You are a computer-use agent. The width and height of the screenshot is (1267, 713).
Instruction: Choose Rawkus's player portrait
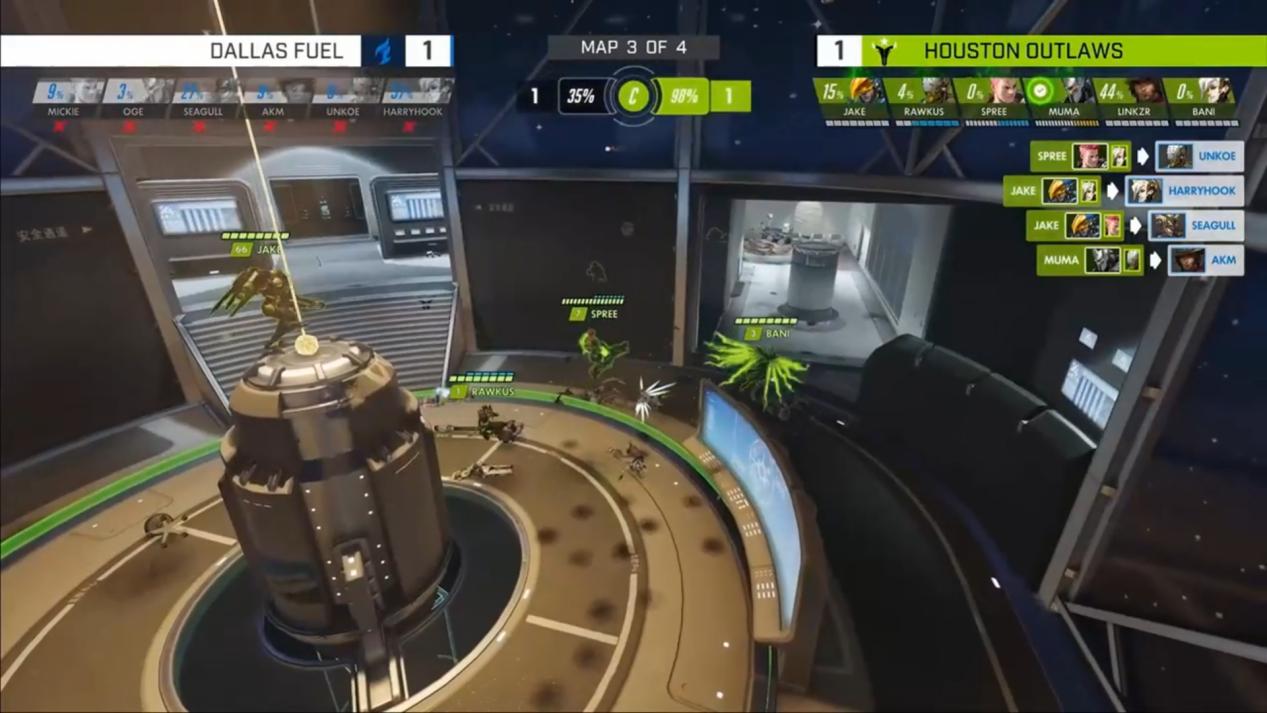[936, 92]
